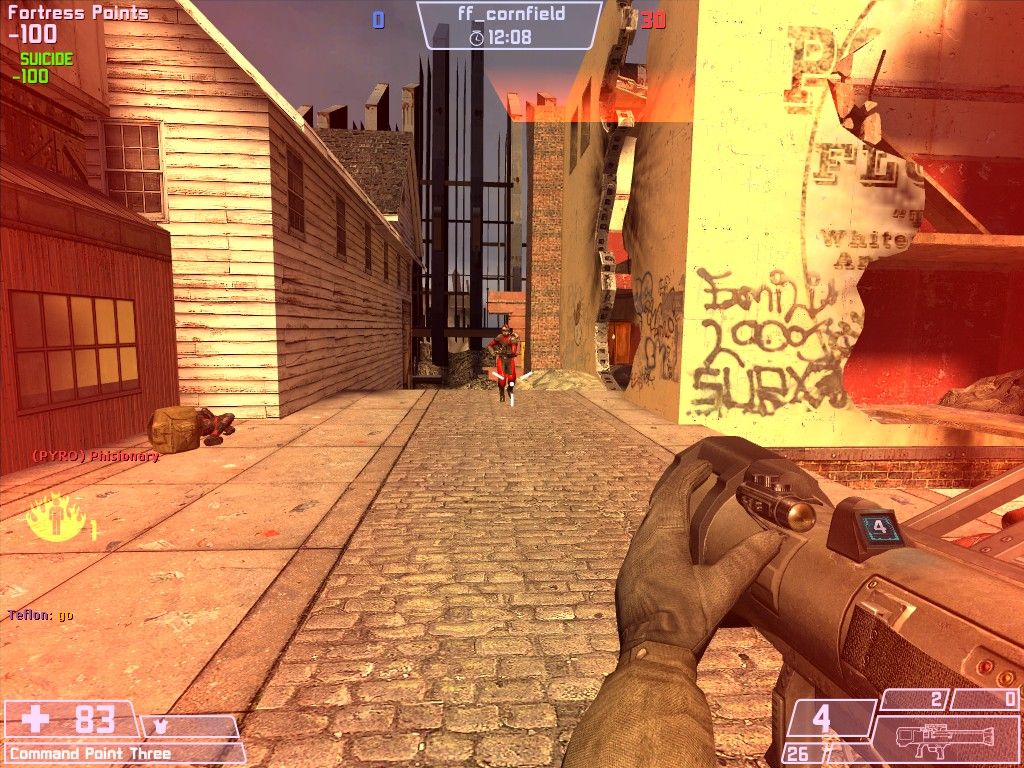The width and height of the screenshot is (1024, 768).
Task: Click the burning player status icon
Action: (x=52, y=517)
